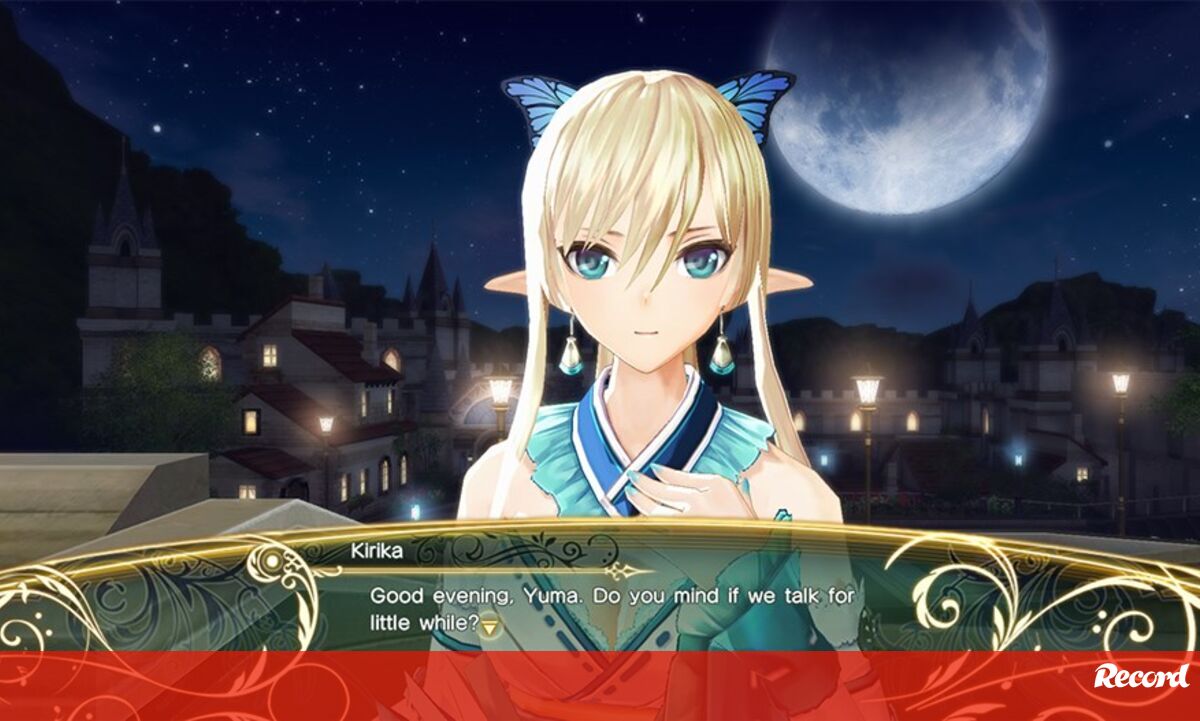The height and width of the screenshot is (721, 1200).
Task: Click the Record logo watermark
Action: (1141, 677)
